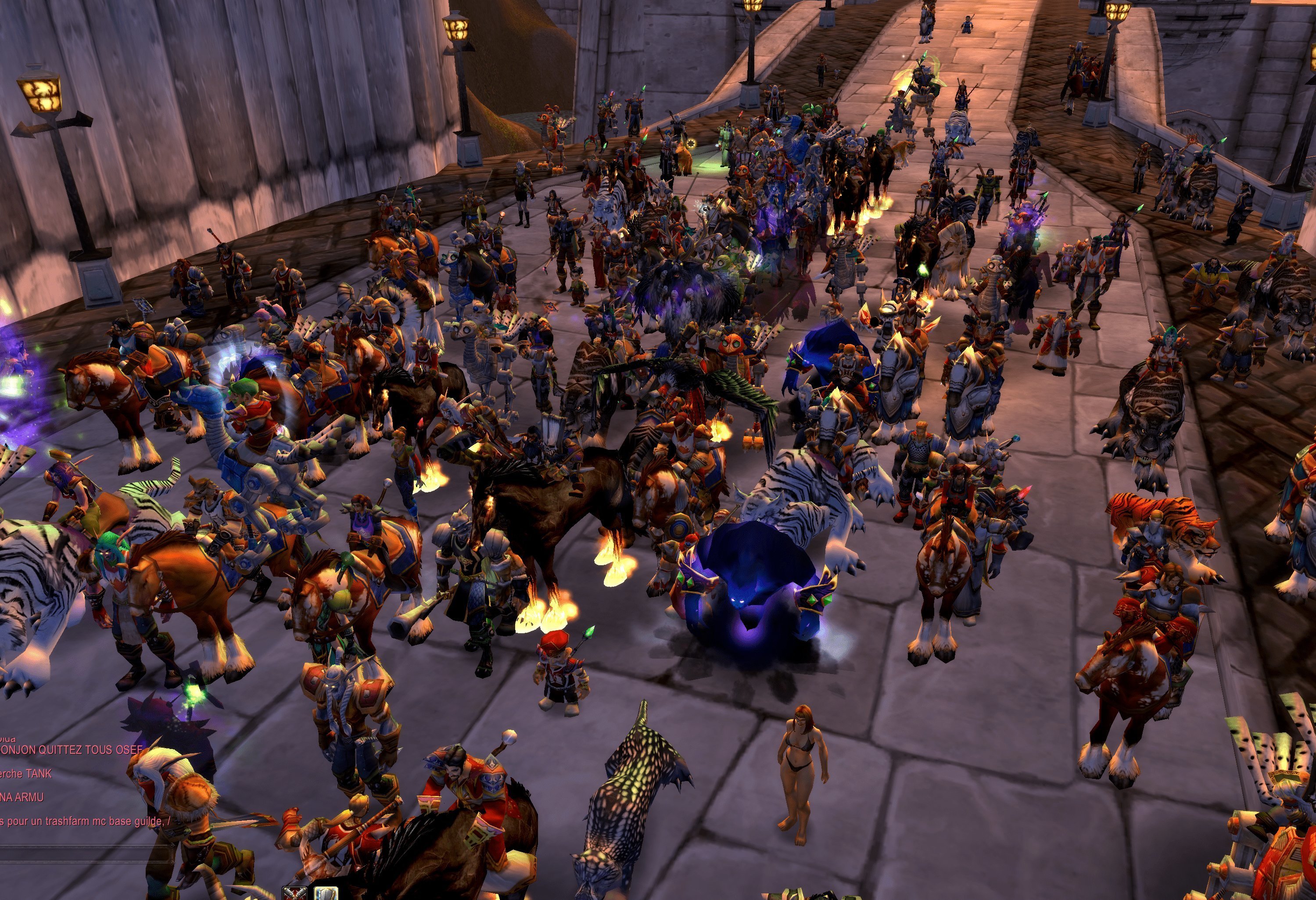The height and width of the screenshot is (900, 1316).
Task: Click the 'trashfarm mc base guilde' chat message
Action: pos(85,821)
